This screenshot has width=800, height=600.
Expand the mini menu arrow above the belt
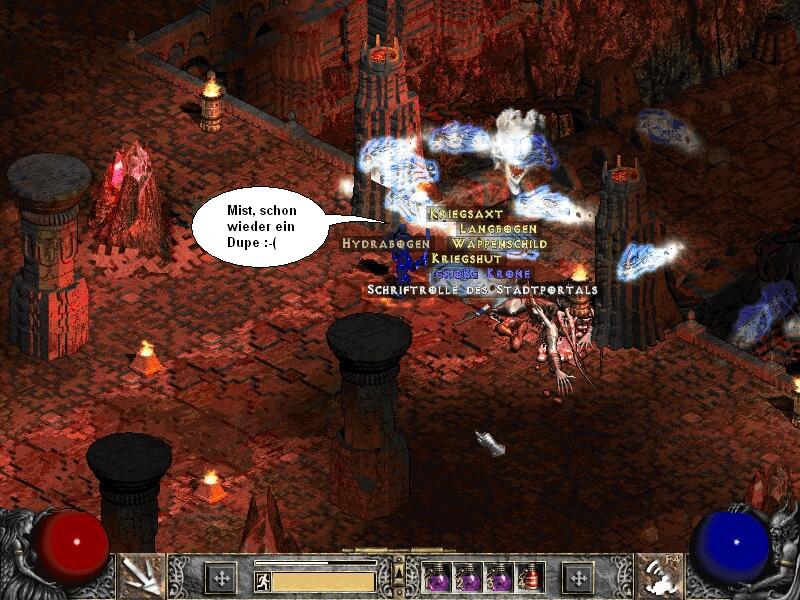[x=399, y=572]
